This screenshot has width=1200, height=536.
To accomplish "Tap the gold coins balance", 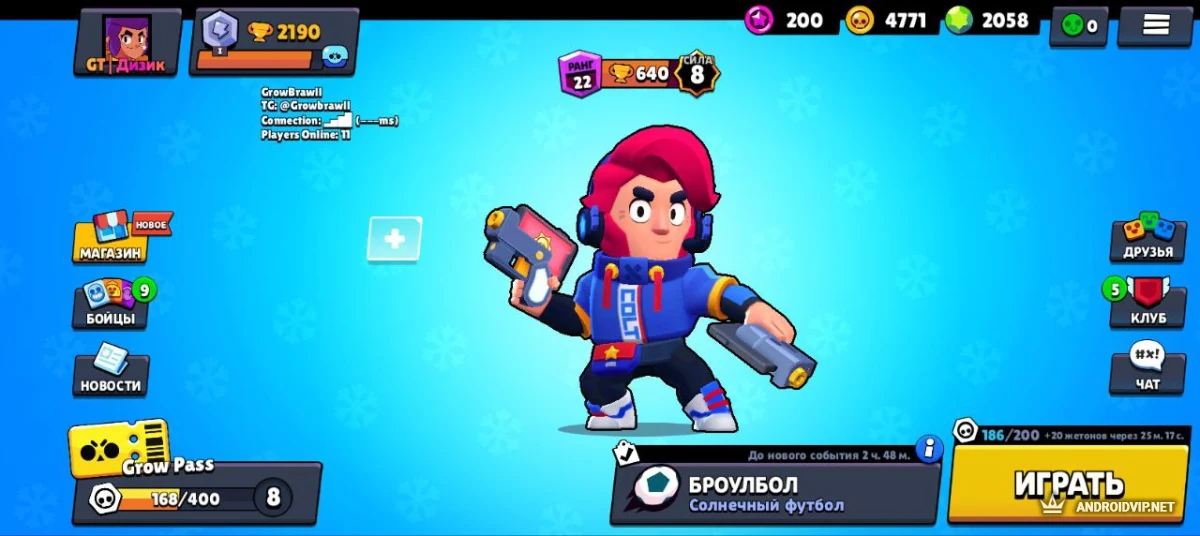I will tap(886, 20).
